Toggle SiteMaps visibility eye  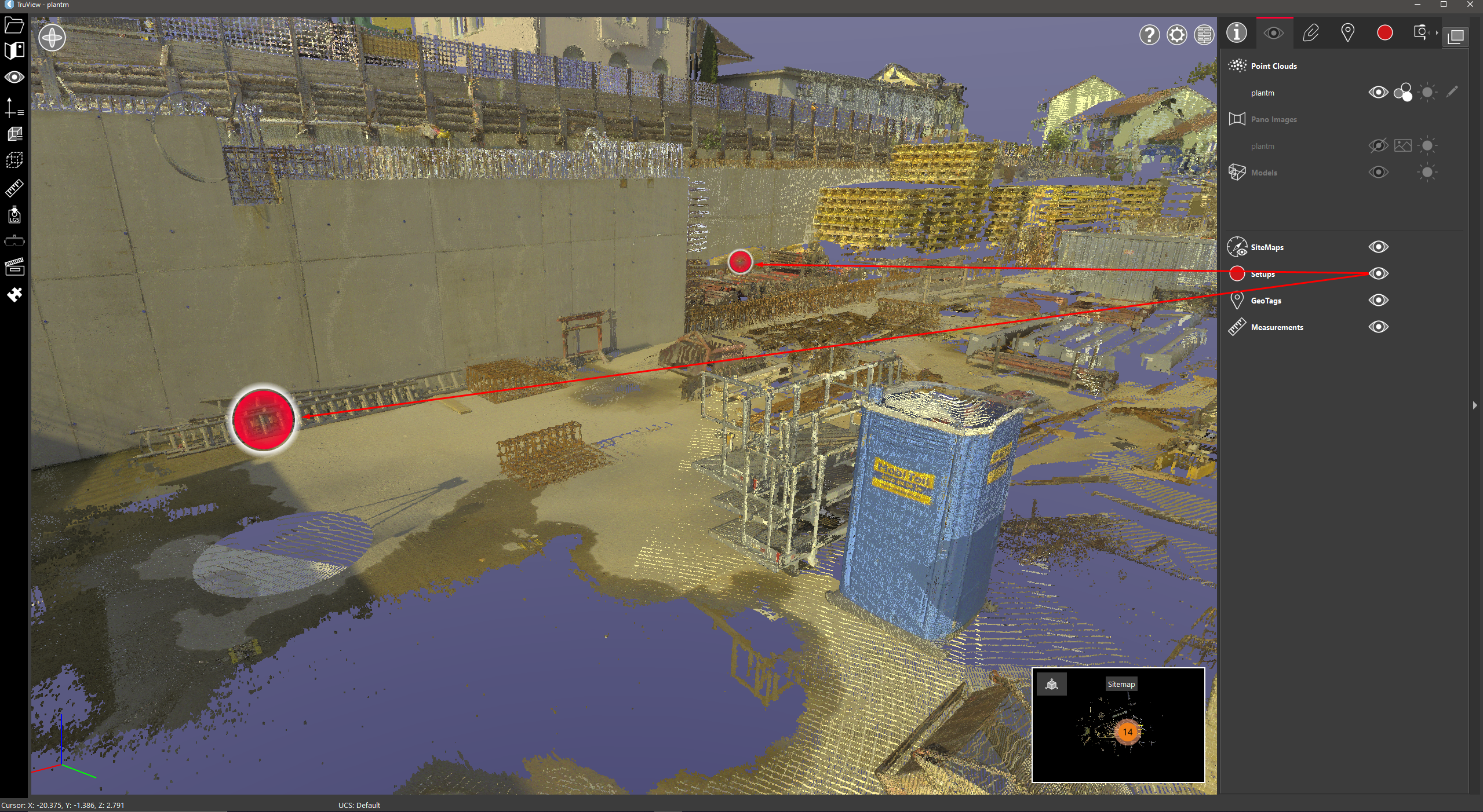click(x=1378, y=247)
